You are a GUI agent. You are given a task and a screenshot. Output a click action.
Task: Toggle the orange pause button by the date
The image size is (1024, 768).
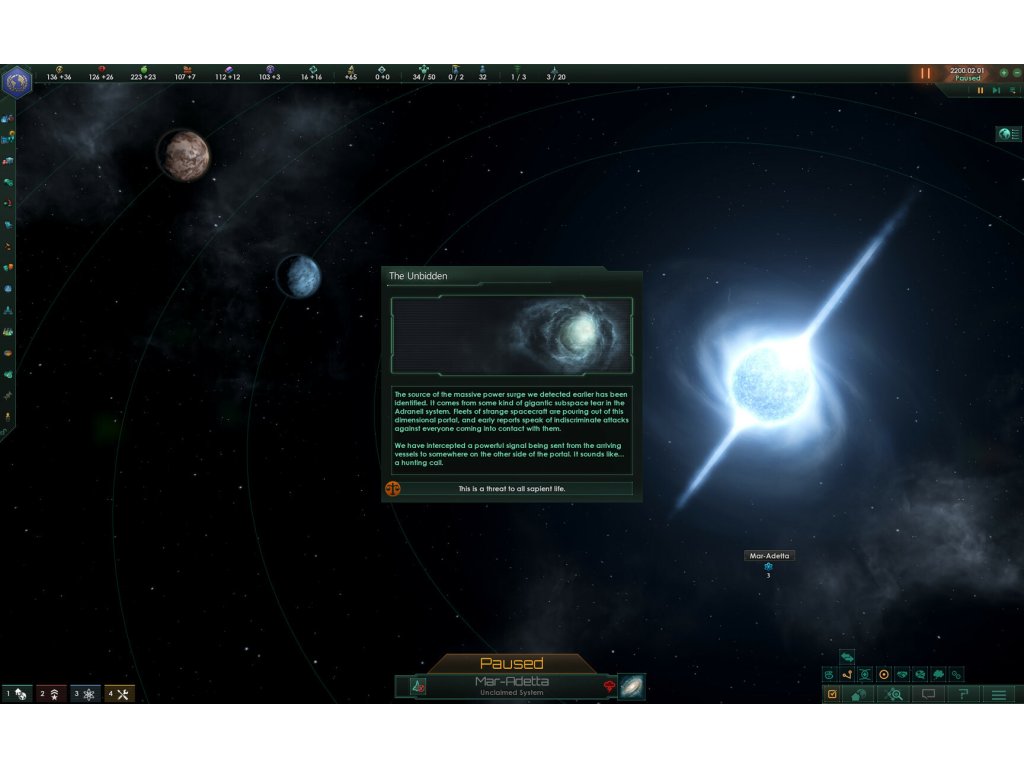click(x=925, y=74)
